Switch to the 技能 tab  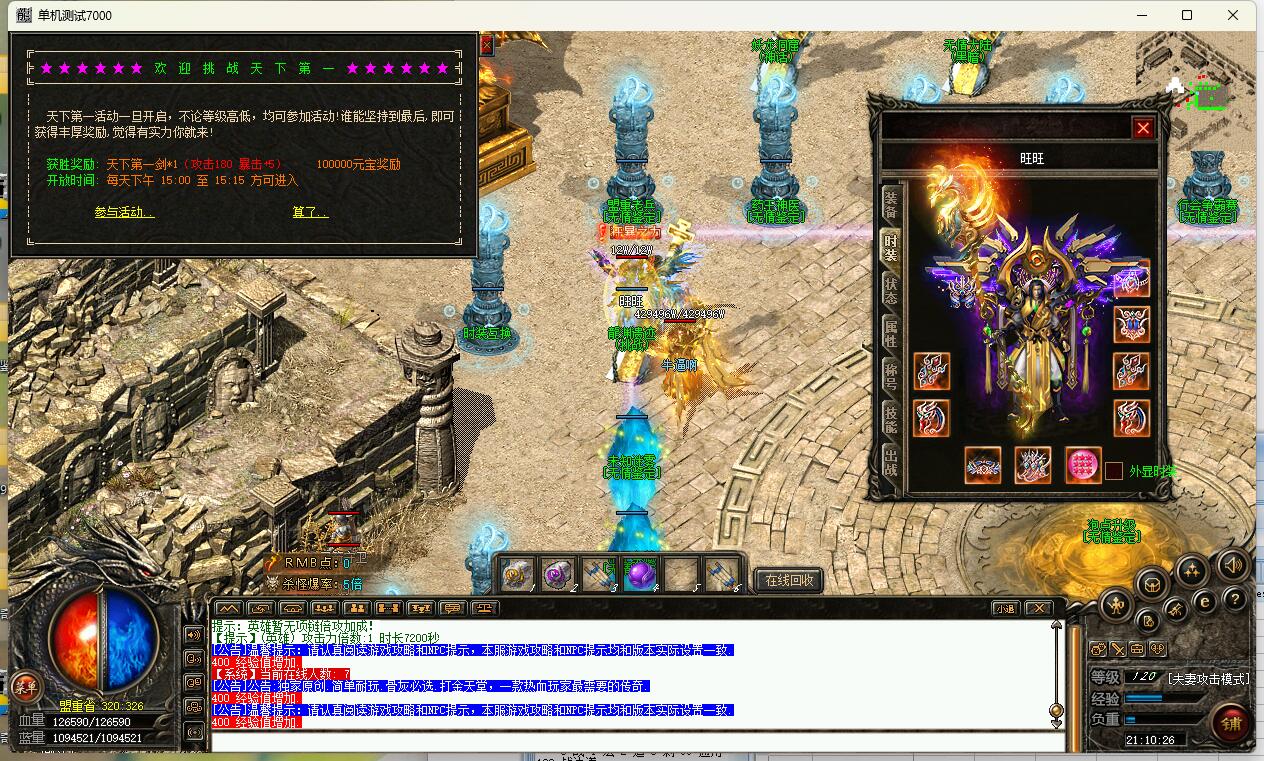891,419
